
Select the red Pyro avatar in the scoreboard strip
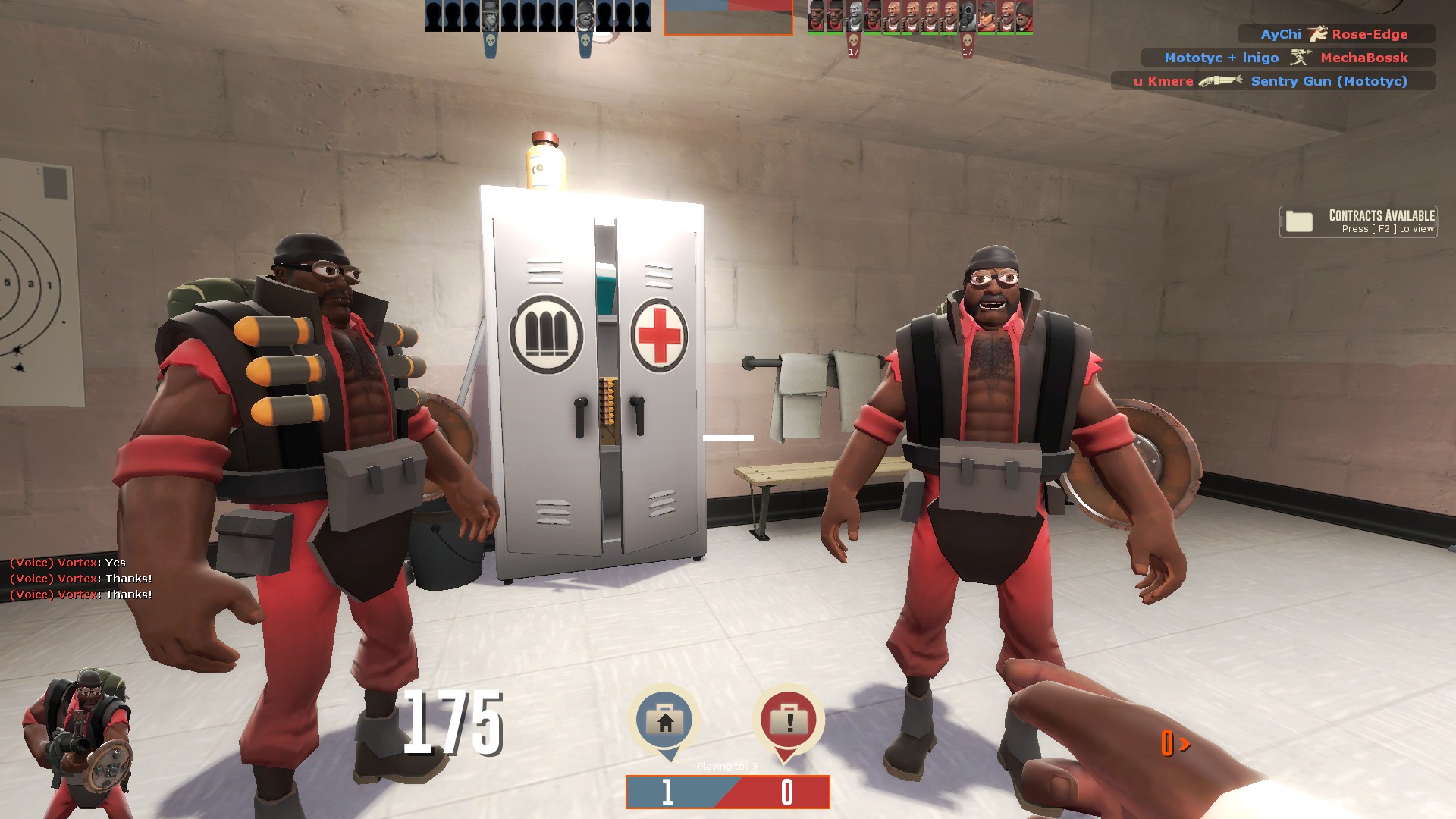pos(968,15)
